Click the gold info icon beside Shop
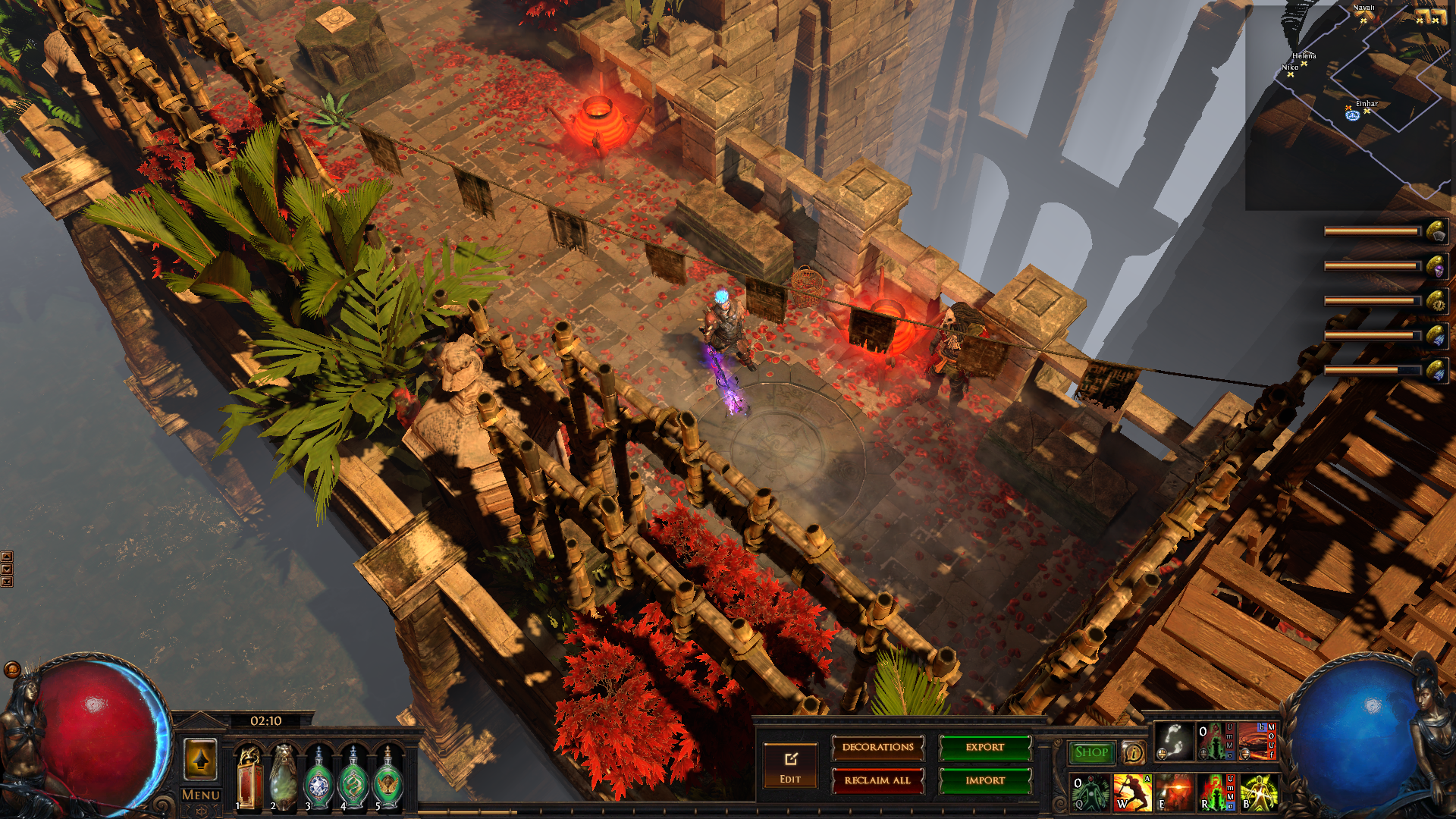 coord(1133,752)
